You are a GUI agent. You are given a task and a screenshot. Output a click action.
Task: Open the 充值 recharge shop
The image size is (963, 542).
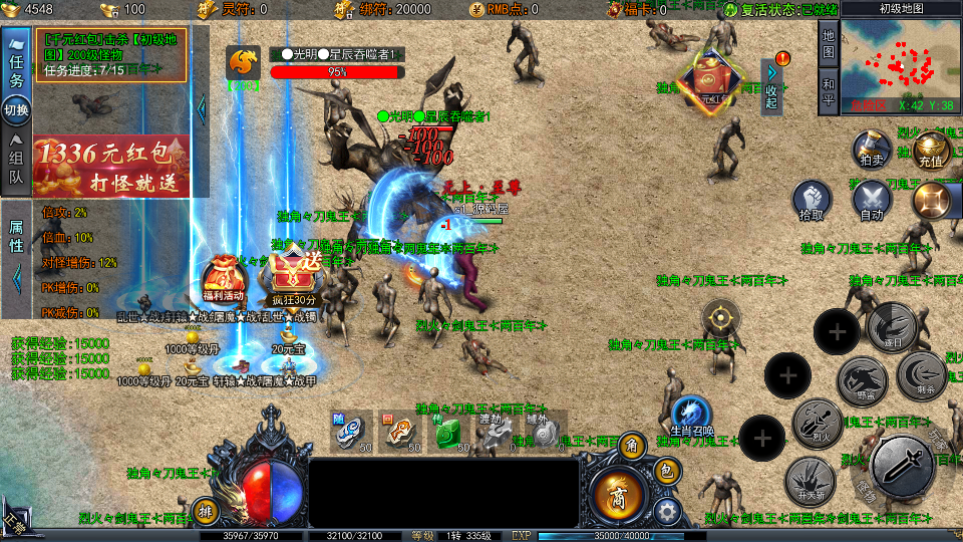930,150
